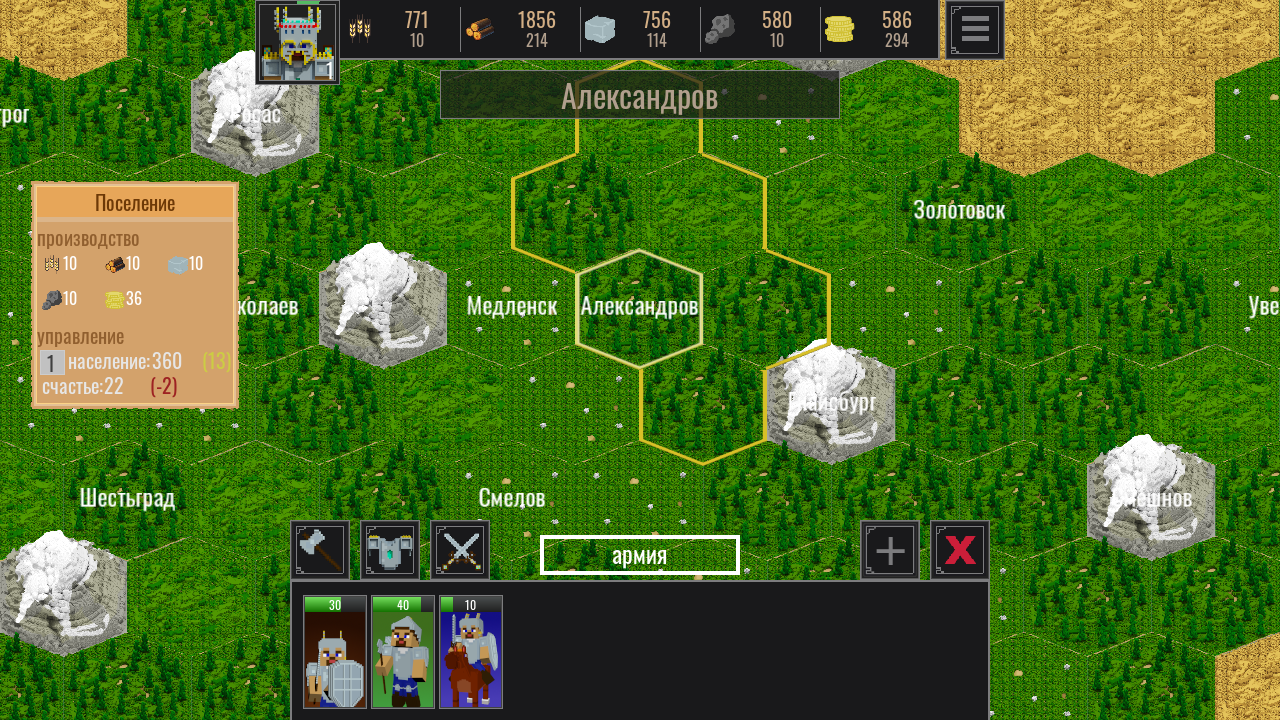Image resolution: width=1280 pixels, height=720 pixels.
Task: Select the axe tool in the army toolbar
Action: point(320,549)
